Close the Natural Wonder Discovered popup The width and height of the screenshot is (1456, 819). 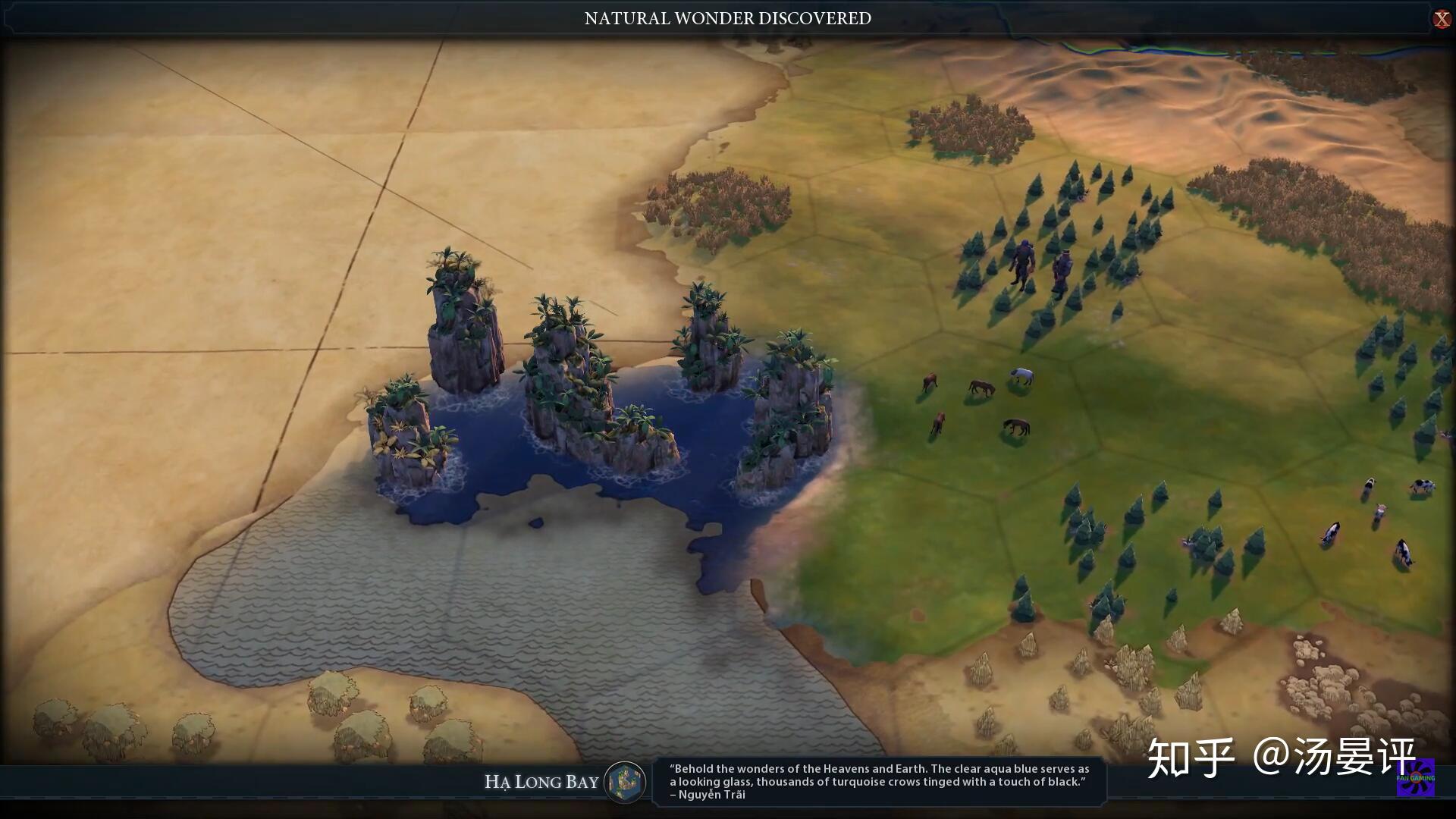coord(1441,19)
